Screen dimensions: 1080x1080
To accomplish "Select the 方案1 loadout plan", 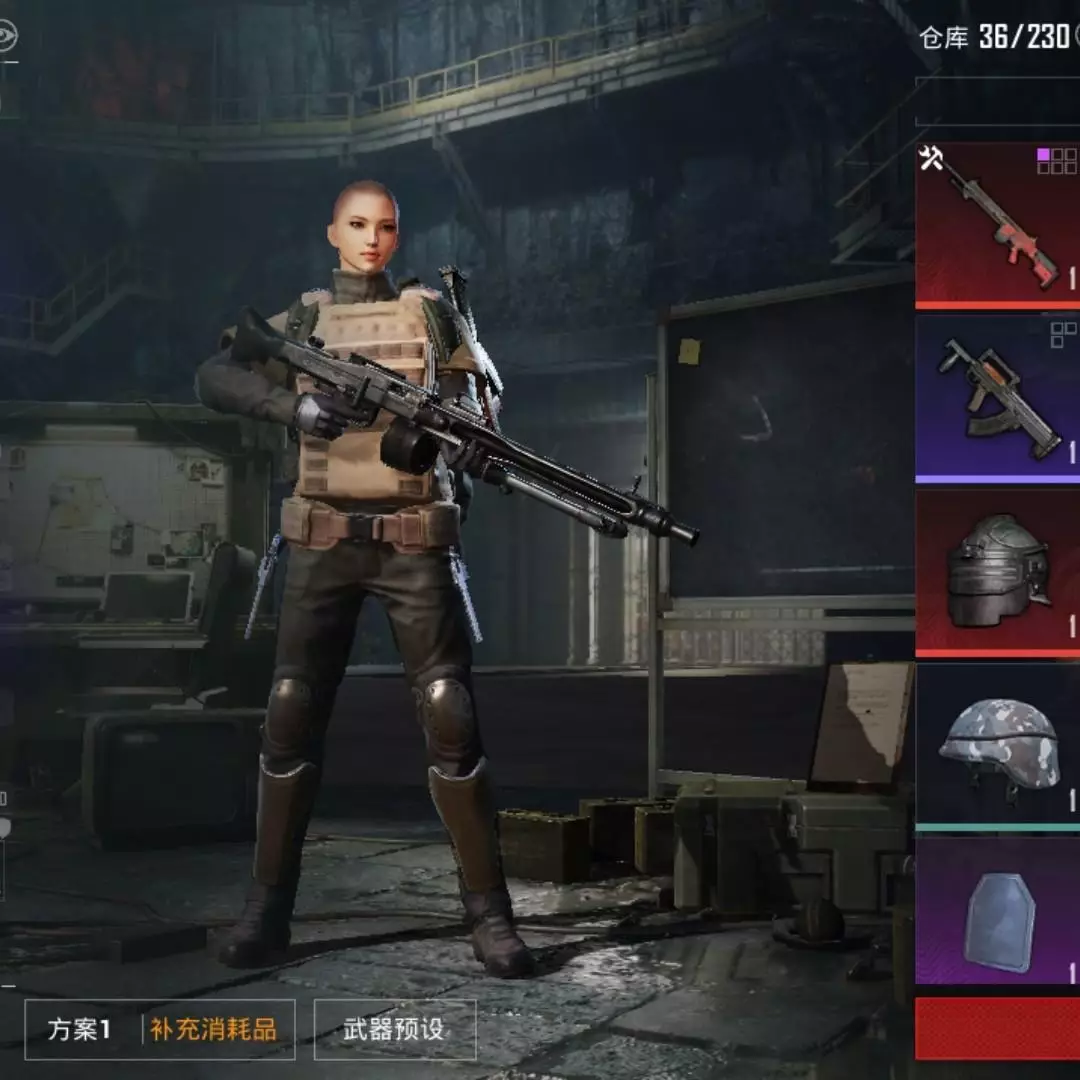I will point(80,1029).
